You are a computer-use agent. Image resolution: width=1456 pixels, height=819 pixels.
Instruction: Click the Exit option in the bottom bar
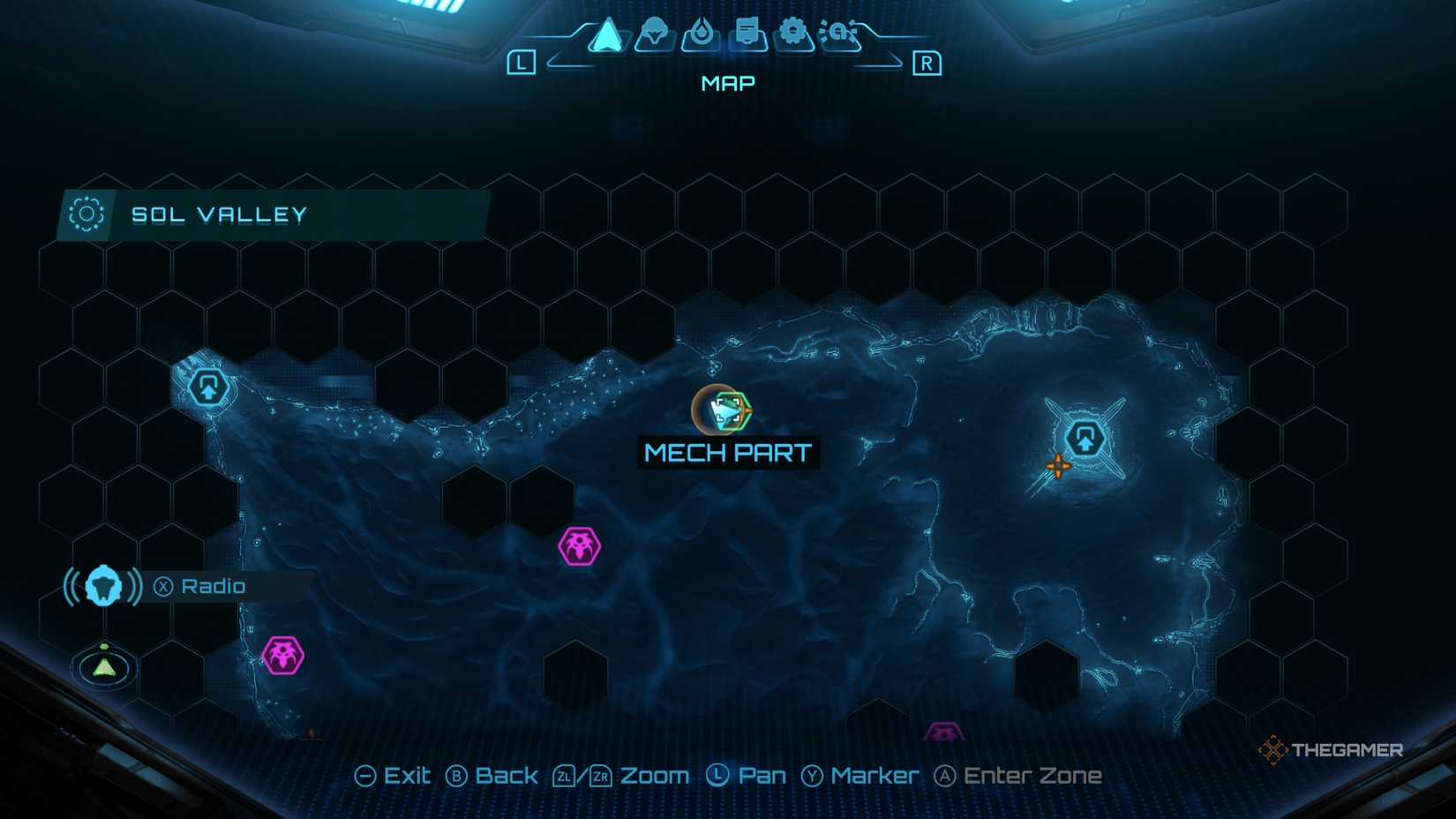[x=392, y=775]
